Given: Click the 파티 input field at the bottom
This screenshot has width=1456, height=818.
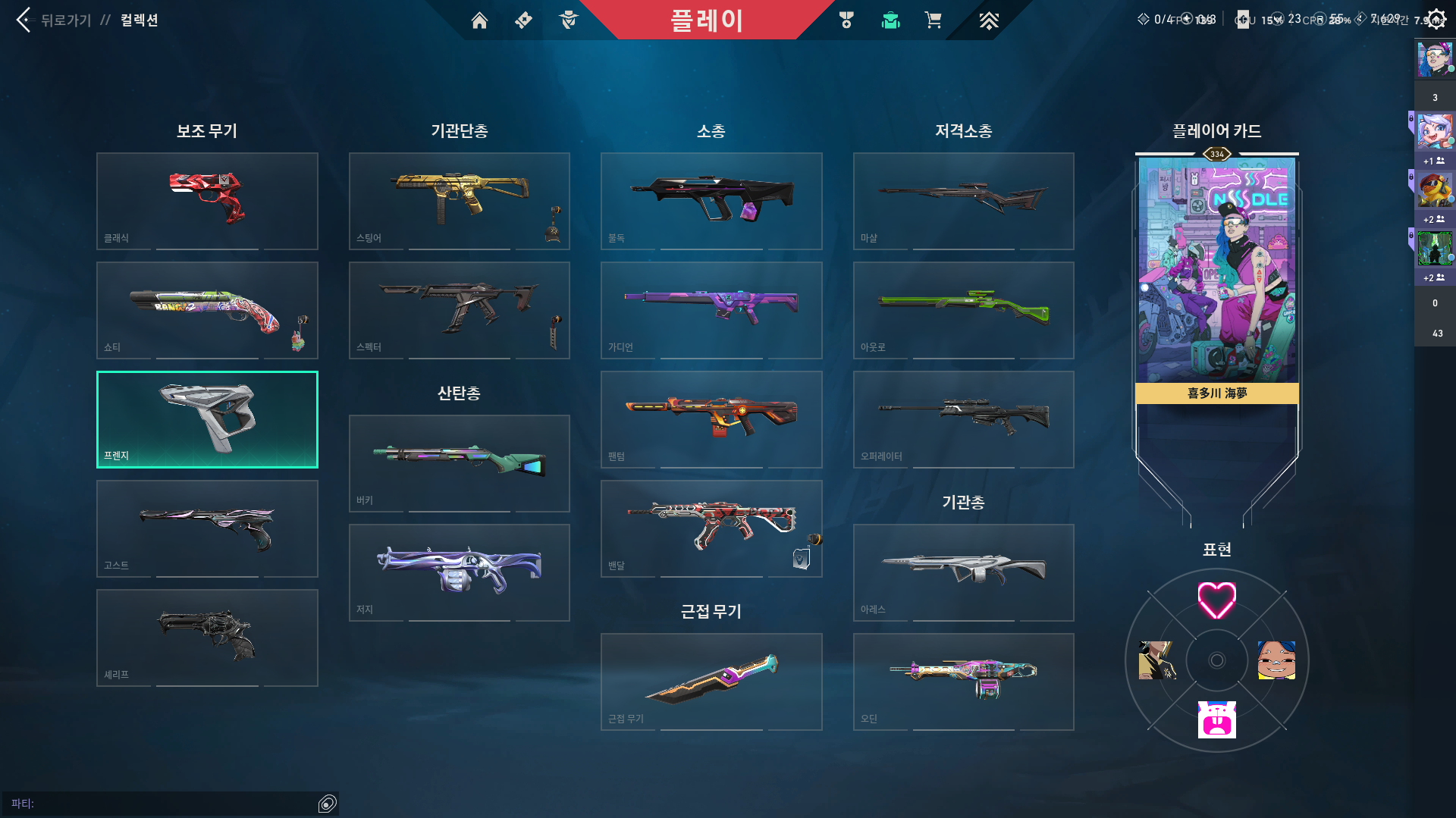Looking at the screenshot, I should [x=167, y=802].
